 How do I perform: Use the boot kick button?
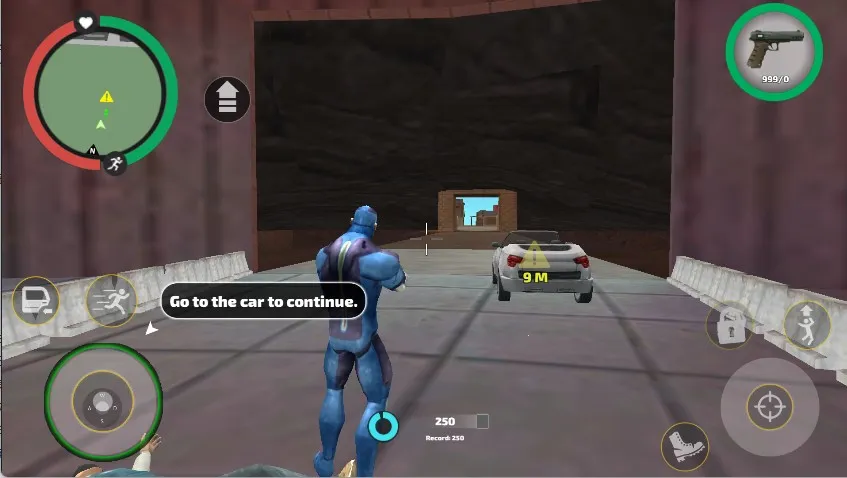coord(684,446)
